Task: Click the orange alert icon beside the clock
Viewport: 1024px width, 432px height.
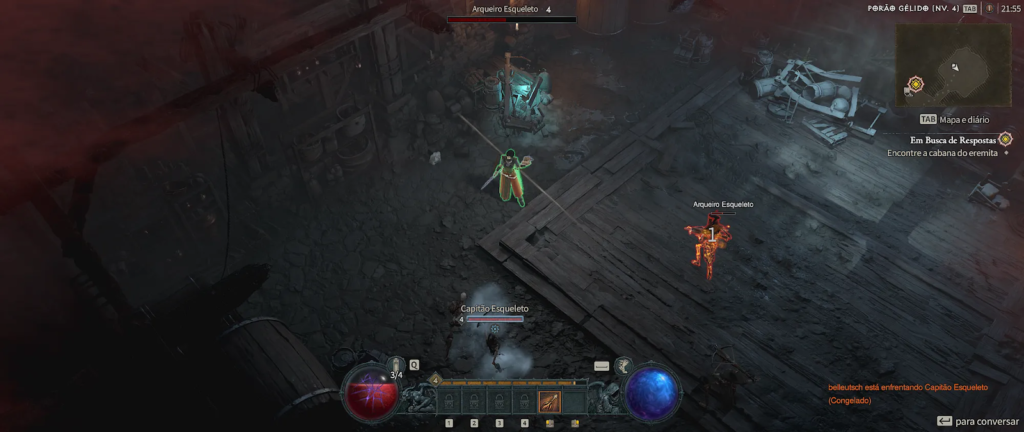Action: 989,8
